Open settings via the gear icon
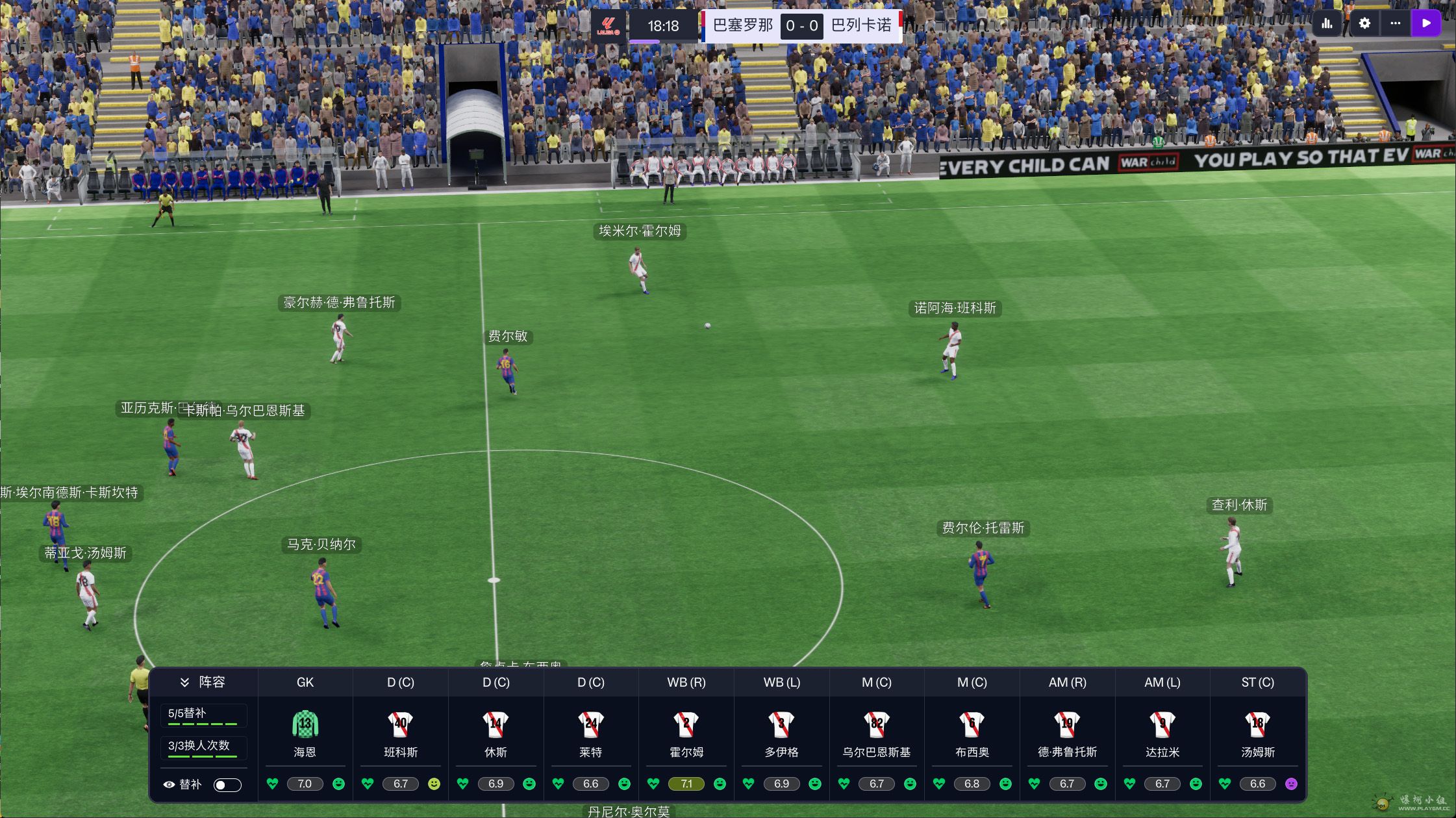This screenshot has height=818, width=1456. 1364,23
